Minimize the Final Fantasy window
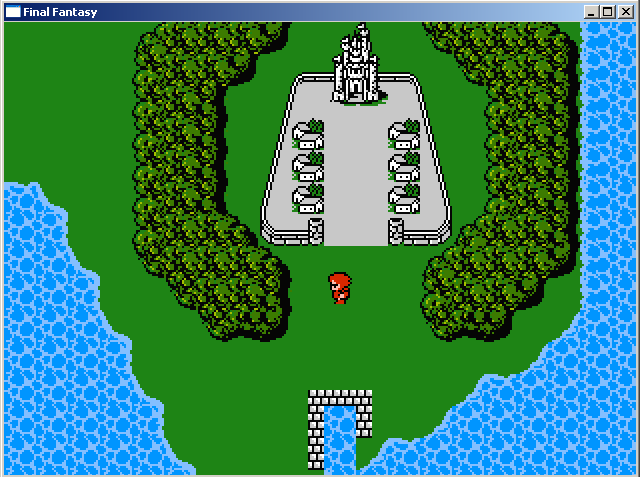Screen dimensions: 640x477 coord(592,12)
